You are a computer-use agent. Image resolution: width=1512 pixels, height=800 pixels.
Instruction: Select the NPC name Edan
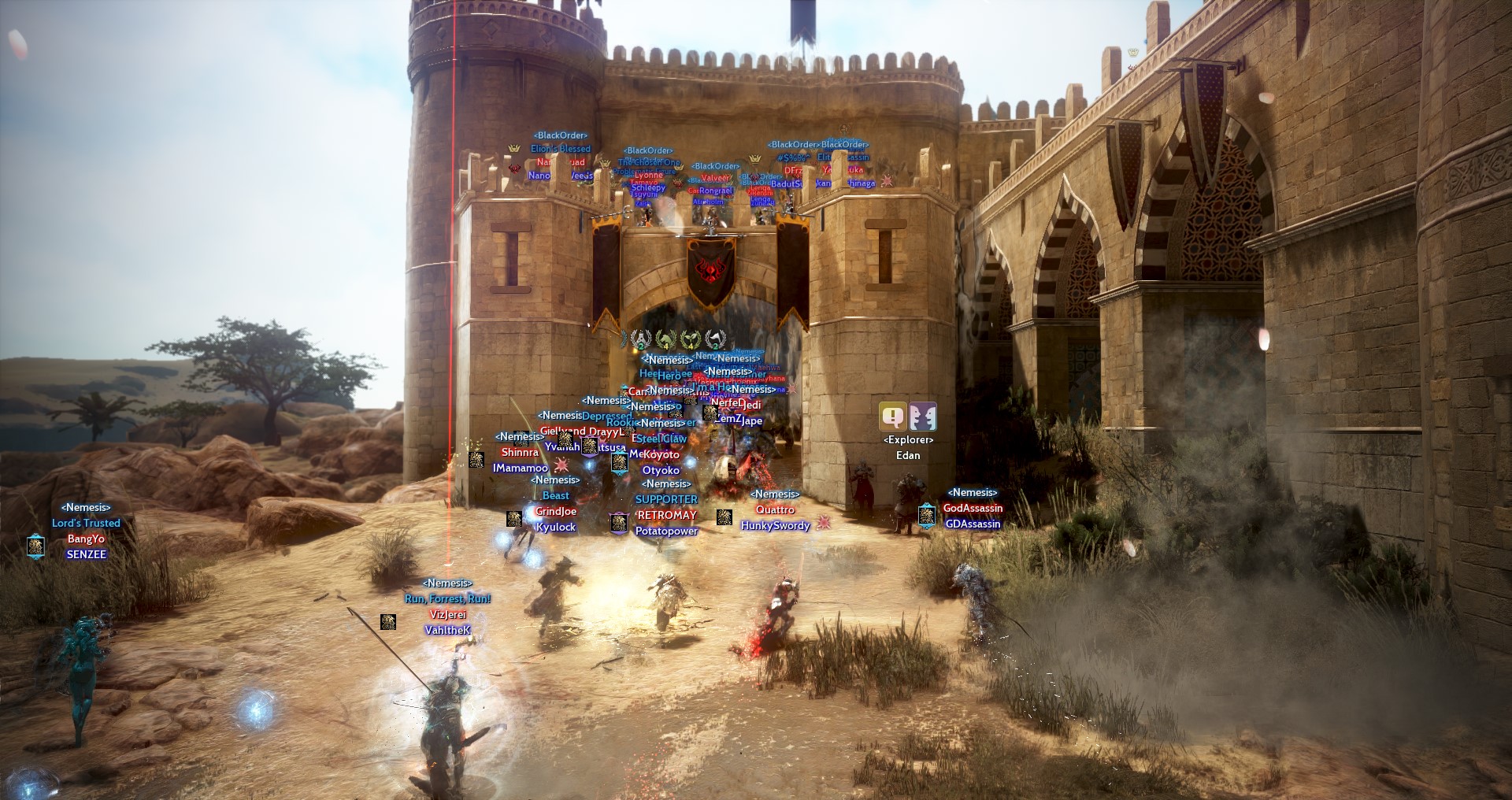[907, 455]
